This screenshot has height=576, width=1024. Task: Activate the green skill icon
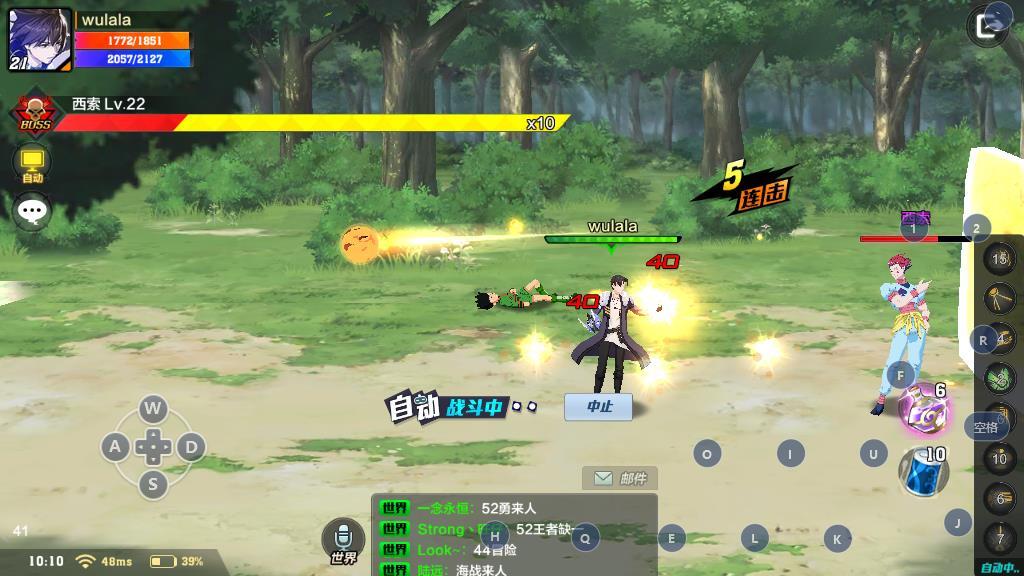click(1000, 378)
